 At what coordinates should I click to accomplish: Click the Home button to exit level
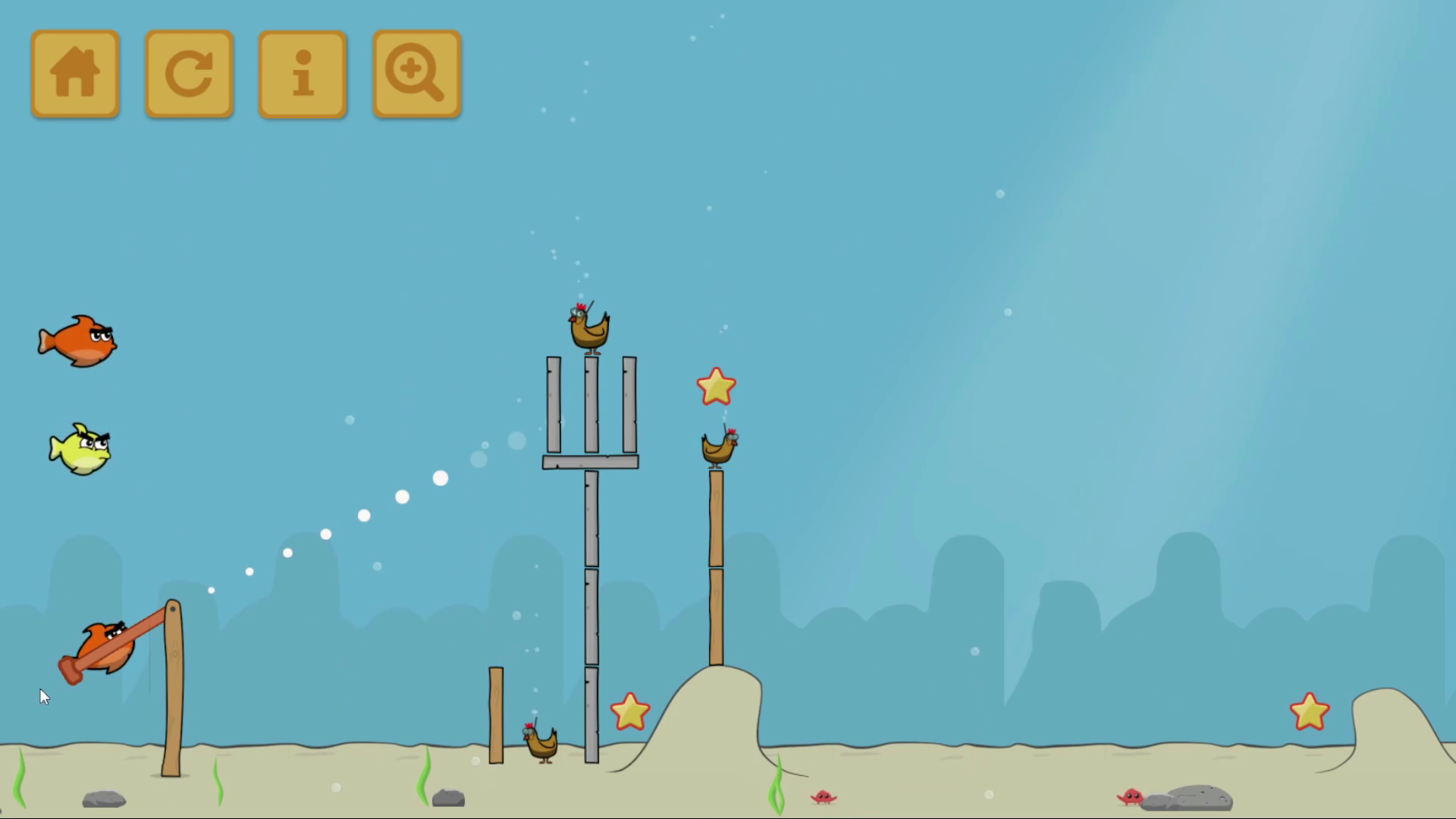[x=74, y=73]
